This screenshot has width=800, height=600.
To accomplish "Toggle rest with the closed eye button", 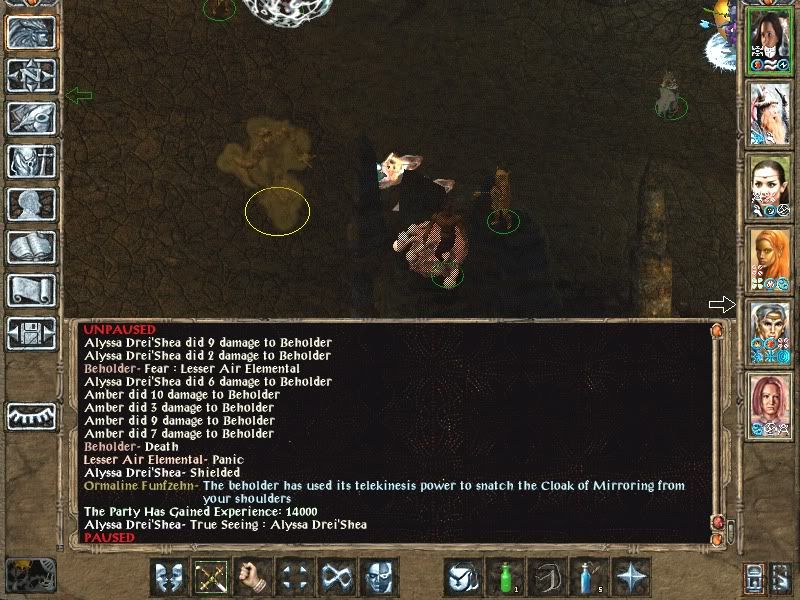I will [x=31, y=414].
